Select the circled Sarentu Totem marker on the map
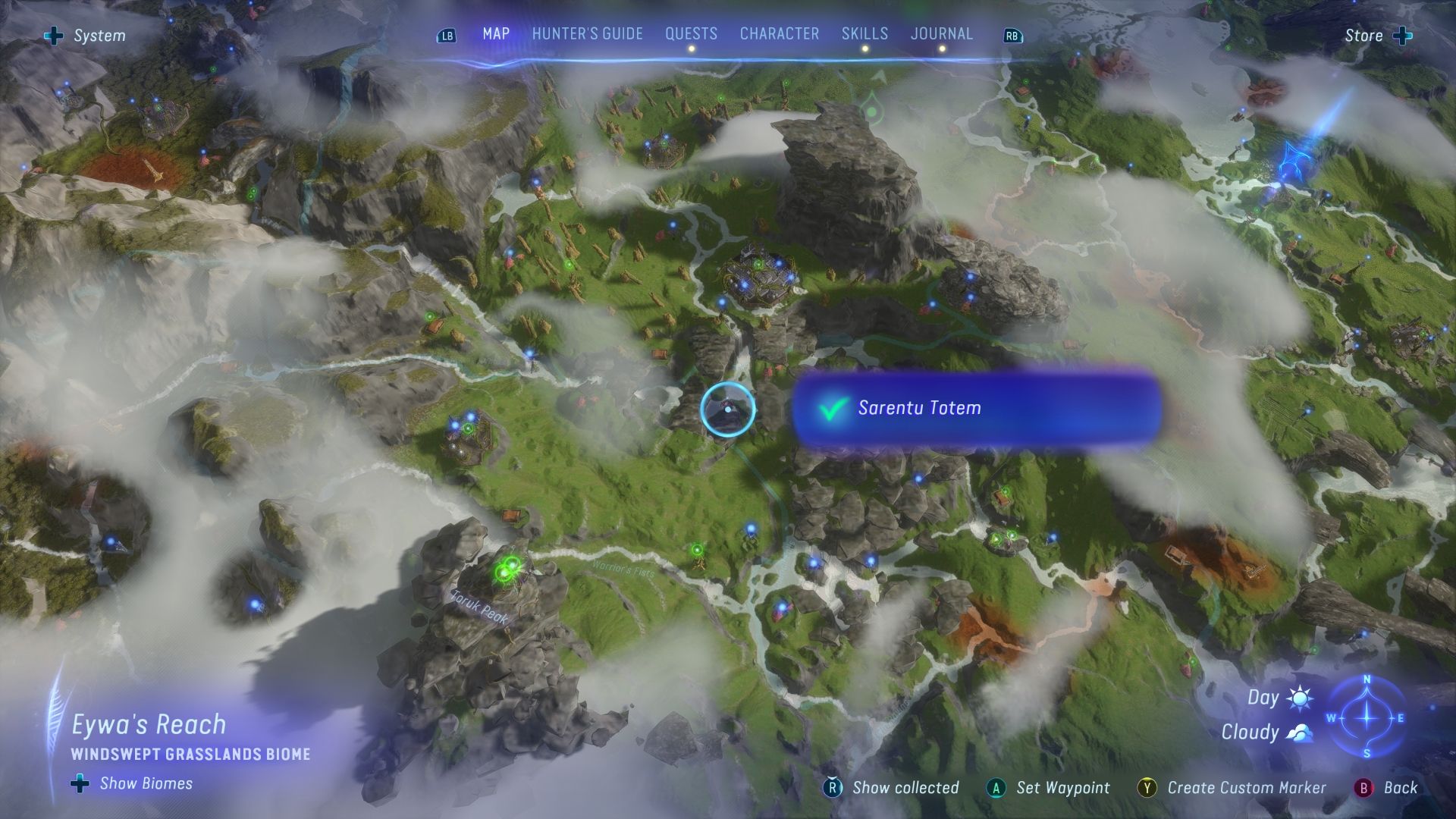The height and width of the screenshot is (819, 1456). [729, 410]
